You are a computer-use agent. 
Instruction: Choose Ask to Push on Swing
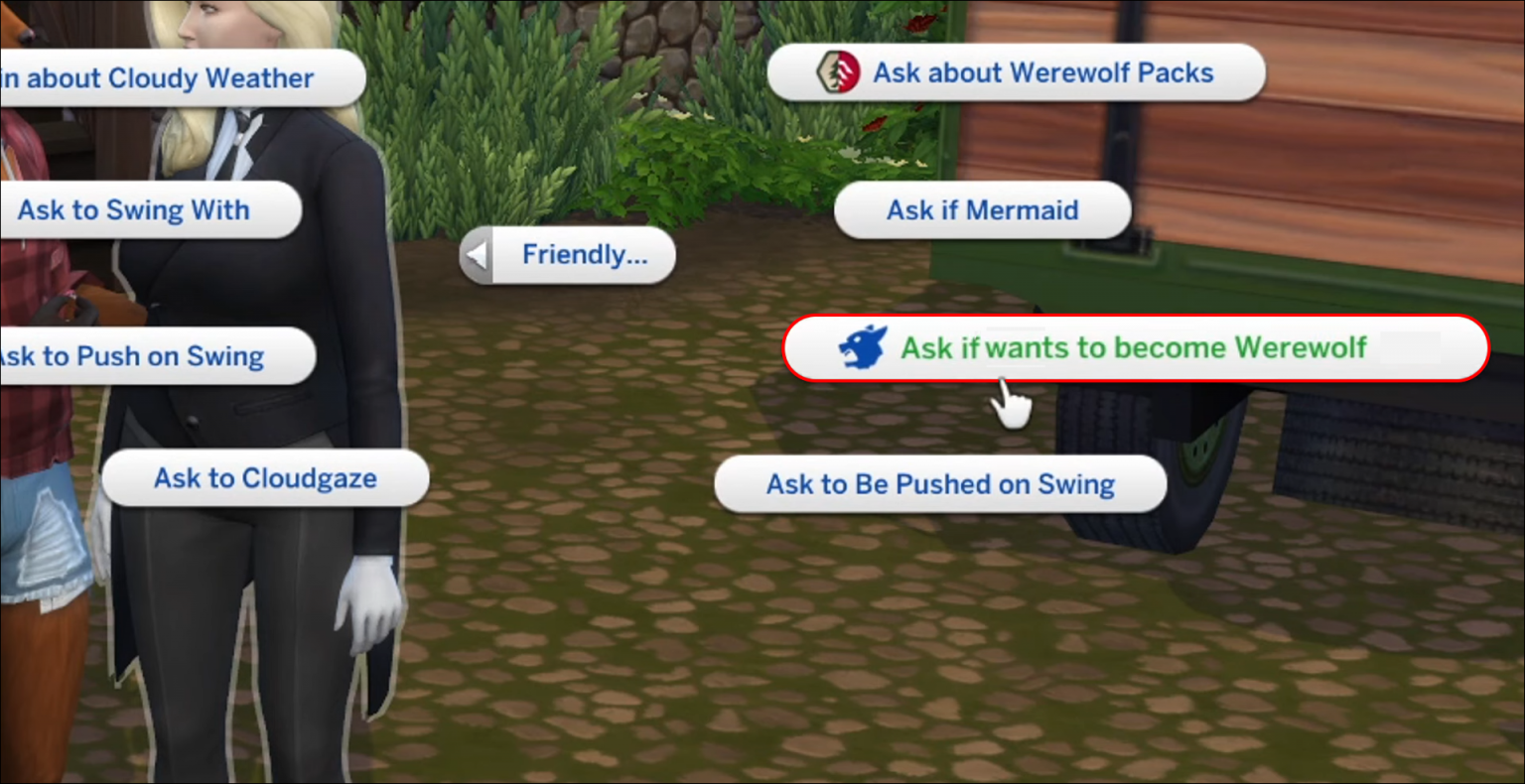coord(134,356)
